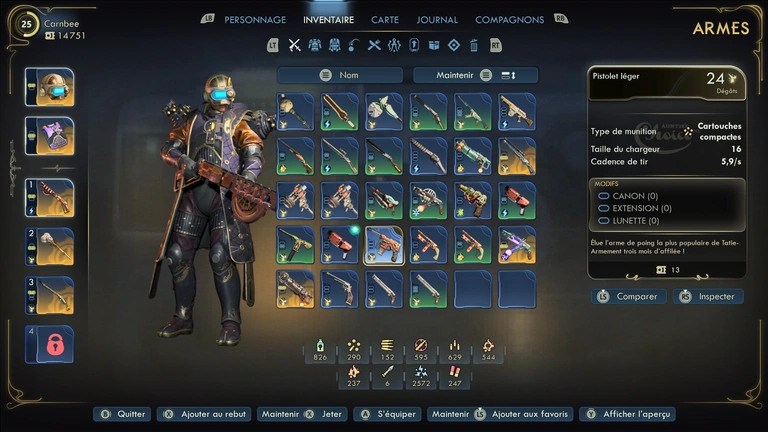Choose S'équiper to equip the weapon
This screenshot has width=768, height=432.
pyautogui.click(x=387, y=414)
